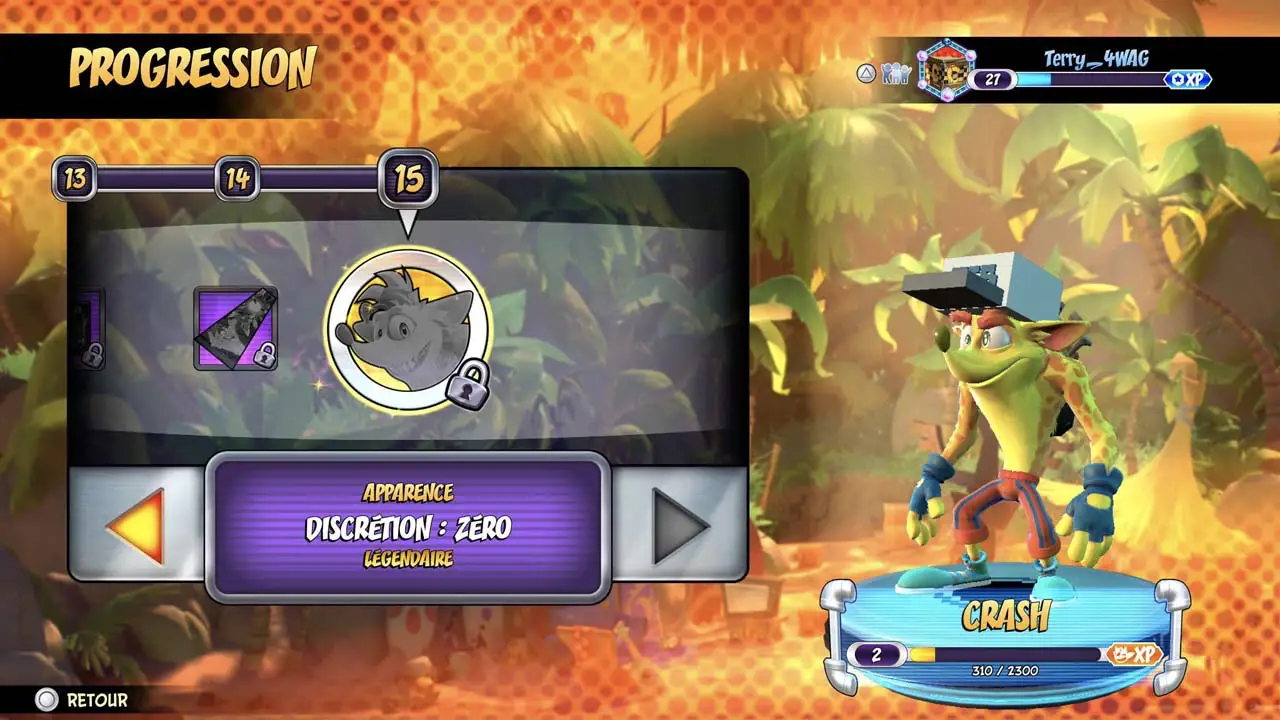Select the Crash character name plate

[x=1004, y=616]
